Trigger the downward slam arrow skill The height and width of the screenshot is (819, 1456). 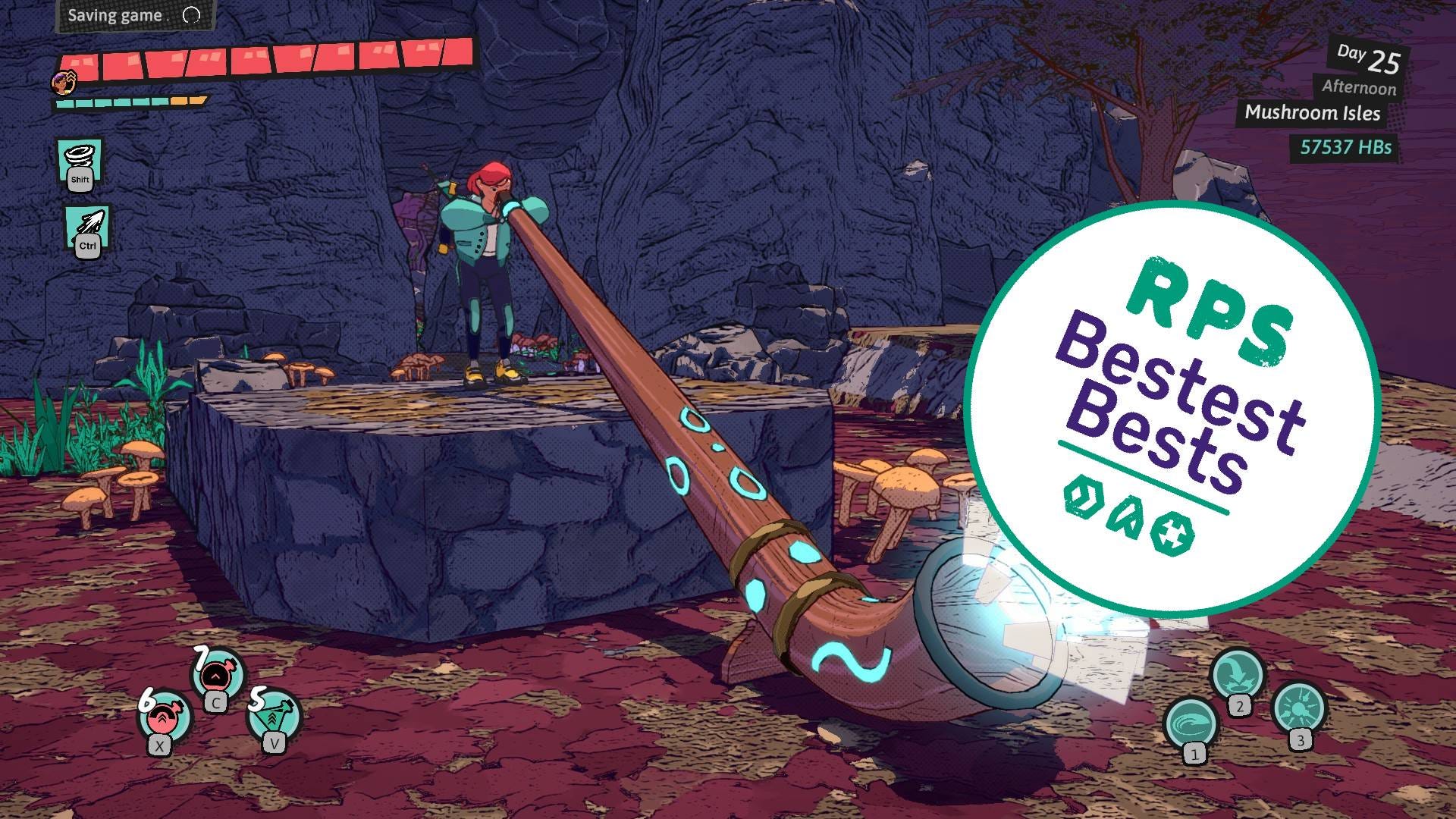click(1237, 674)
